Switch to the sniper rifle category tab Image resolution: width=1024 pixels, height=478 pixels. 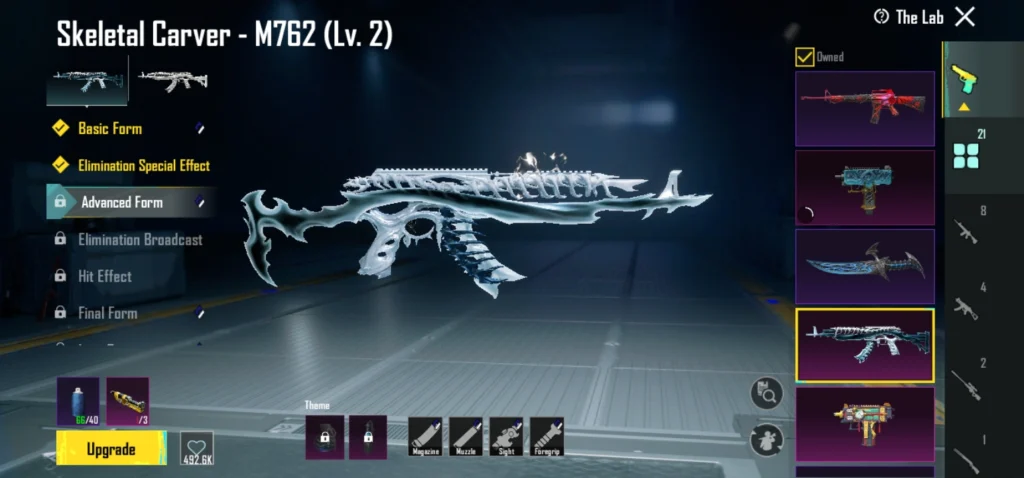click(968, 384)
